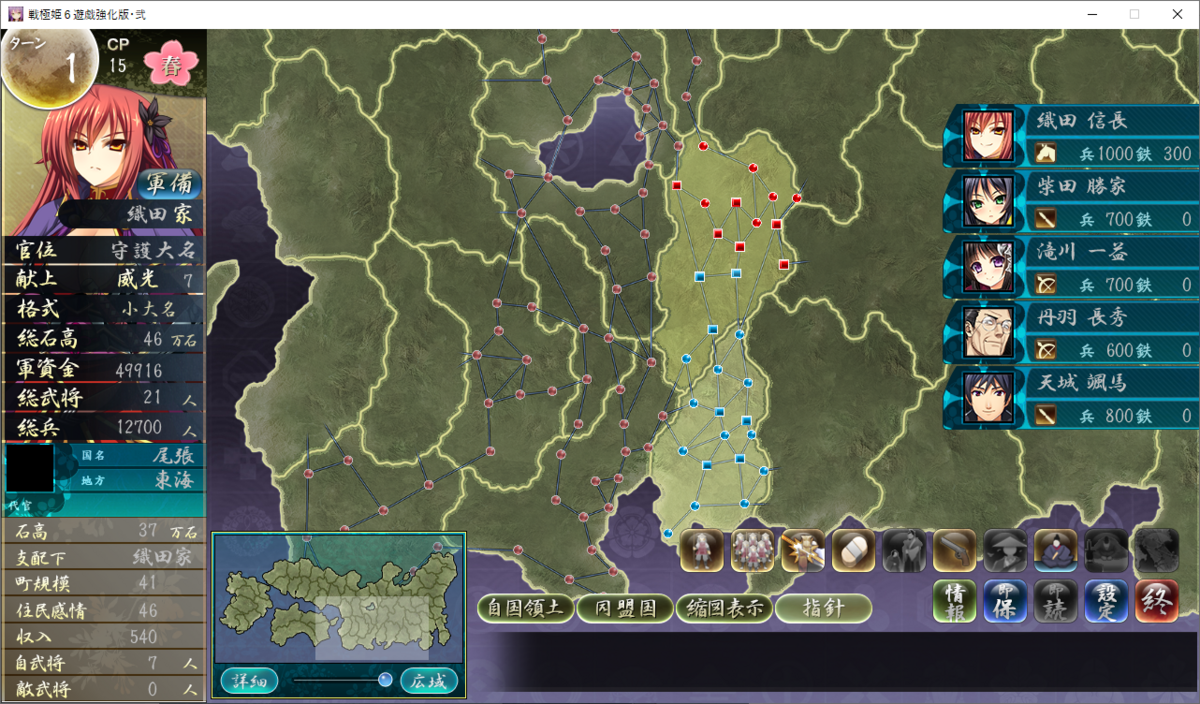1200x704 pixels.
Task: Pick the 丹羽 長秀 commander entry
Action: 1070,332
